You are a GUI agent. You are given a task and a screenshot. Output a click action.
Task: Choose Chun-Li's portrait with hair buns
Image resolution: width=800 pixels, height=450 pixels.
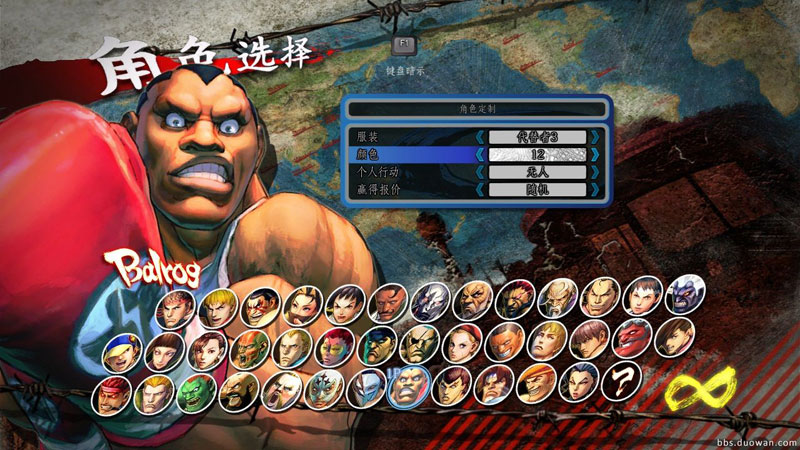click(206, 349)
